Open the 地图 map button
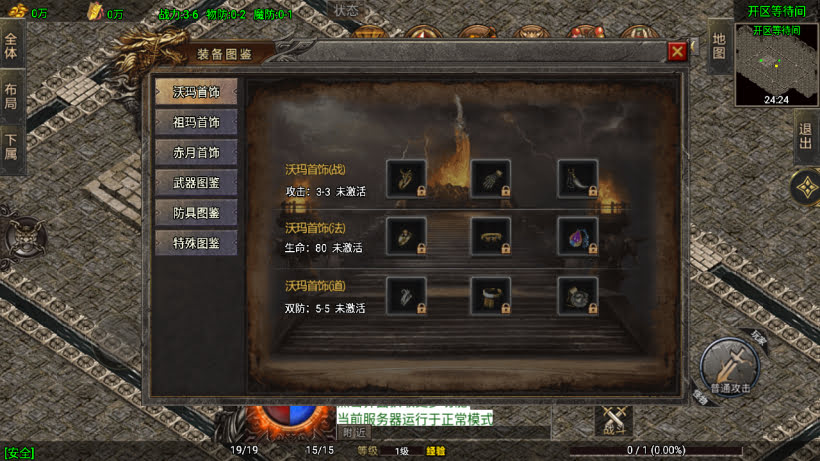This screenshot has width=820, height=461. coord(718,45)
